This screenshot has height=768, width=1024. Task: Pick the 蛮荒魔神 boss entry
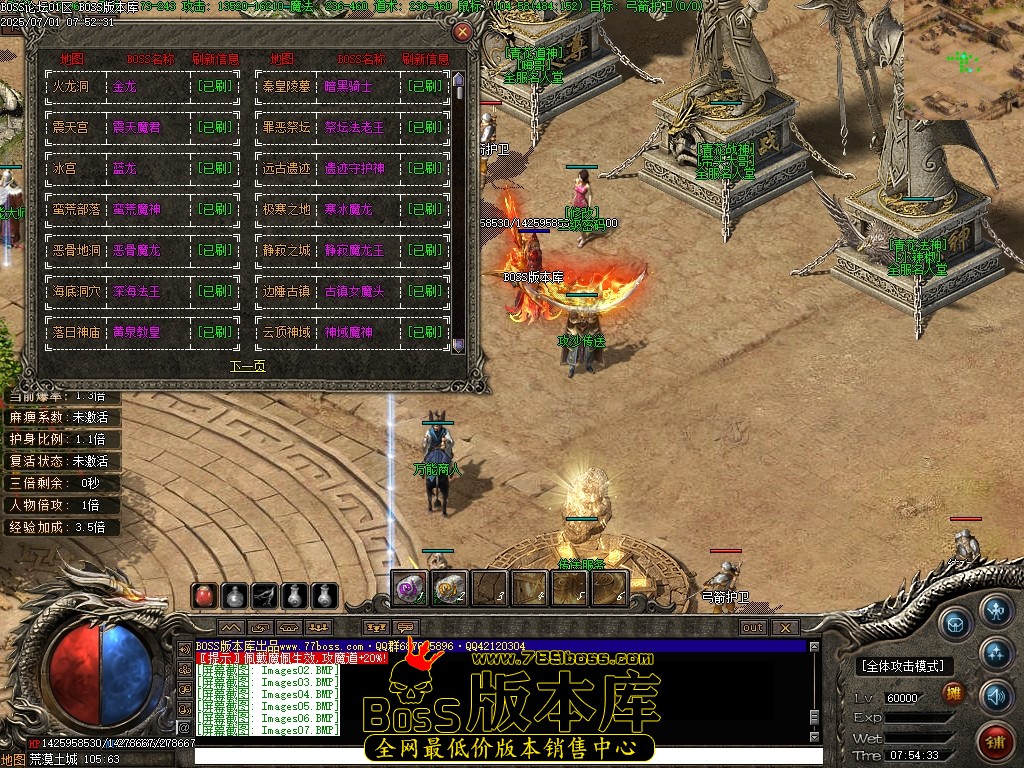(x=136, y=210)
